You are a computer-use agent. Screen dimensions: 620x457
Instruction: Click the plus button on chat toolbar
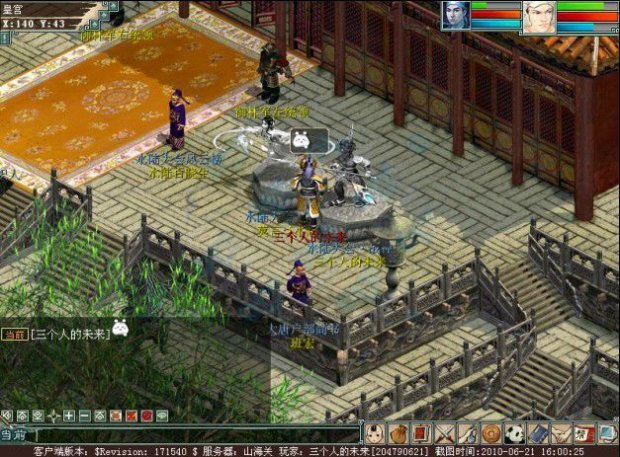pos(69,415)
